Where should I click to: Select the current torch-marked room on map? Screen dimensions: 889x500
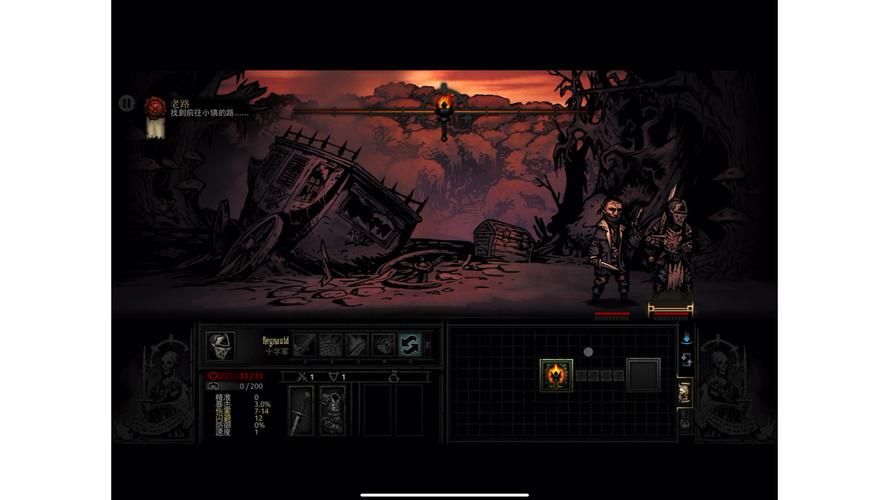click(556, 375)
